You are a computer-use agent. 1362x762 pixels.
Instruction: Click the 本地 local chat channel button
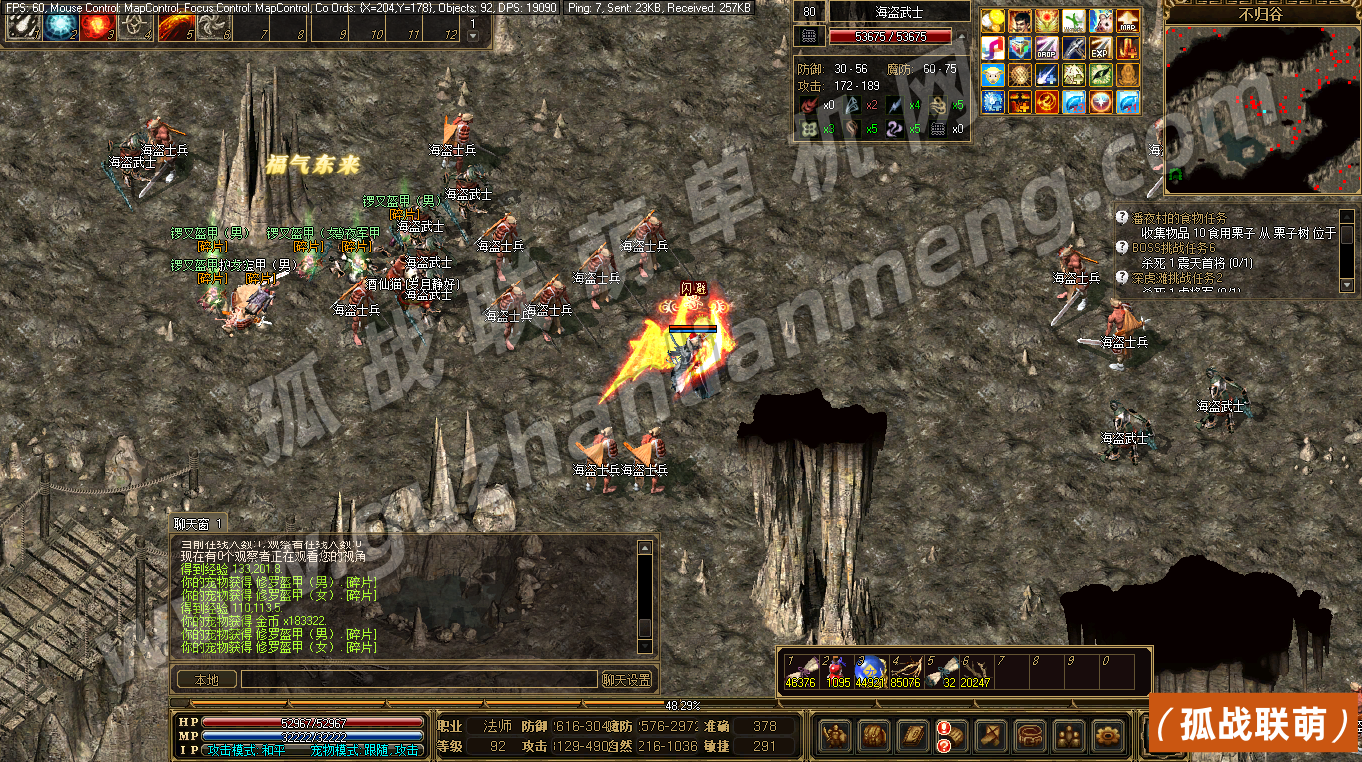click(207, 680)
